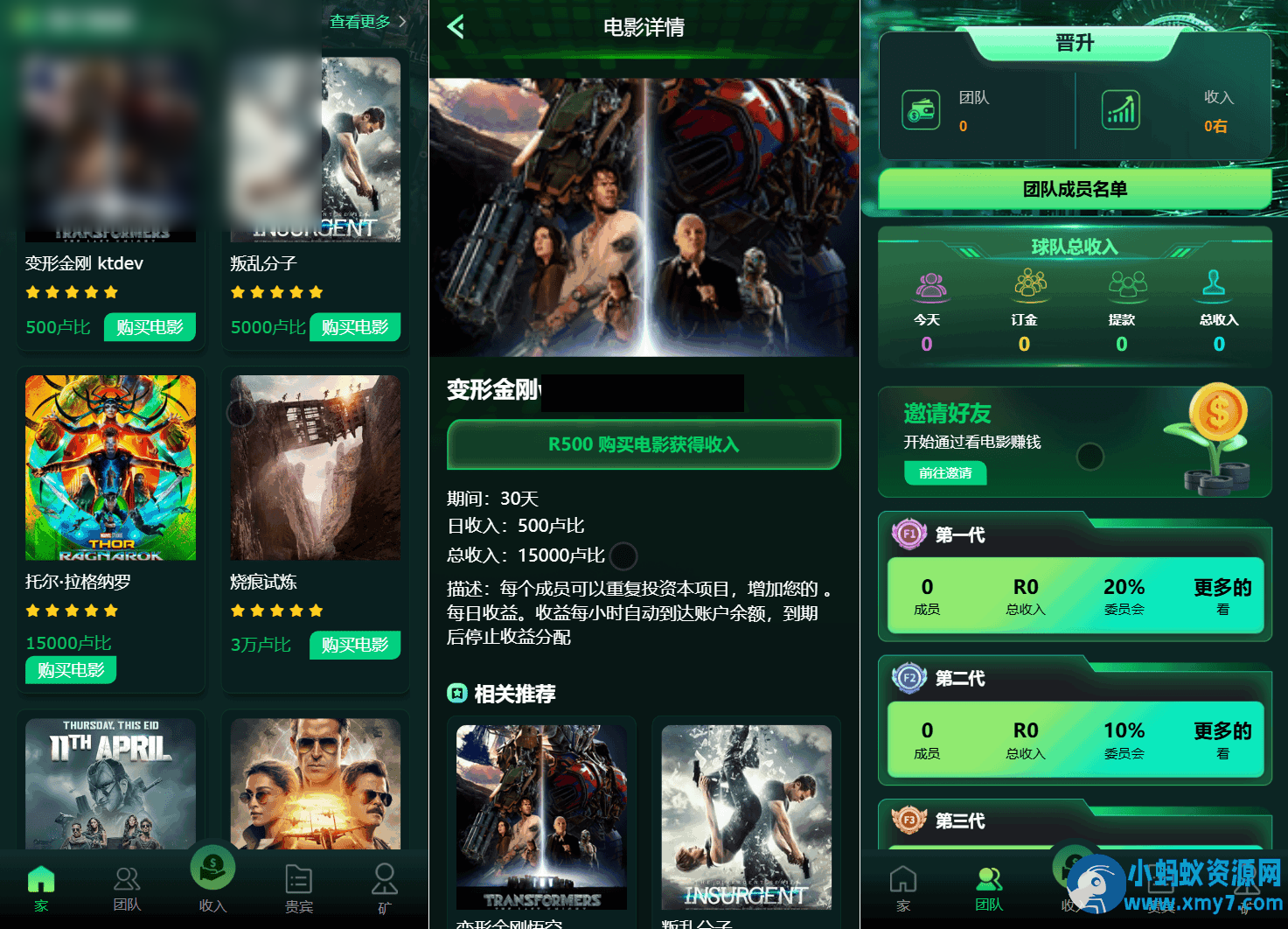
Task: Select the 矿 mining icon in bottom bar
Action: click(x=384, y=879)
